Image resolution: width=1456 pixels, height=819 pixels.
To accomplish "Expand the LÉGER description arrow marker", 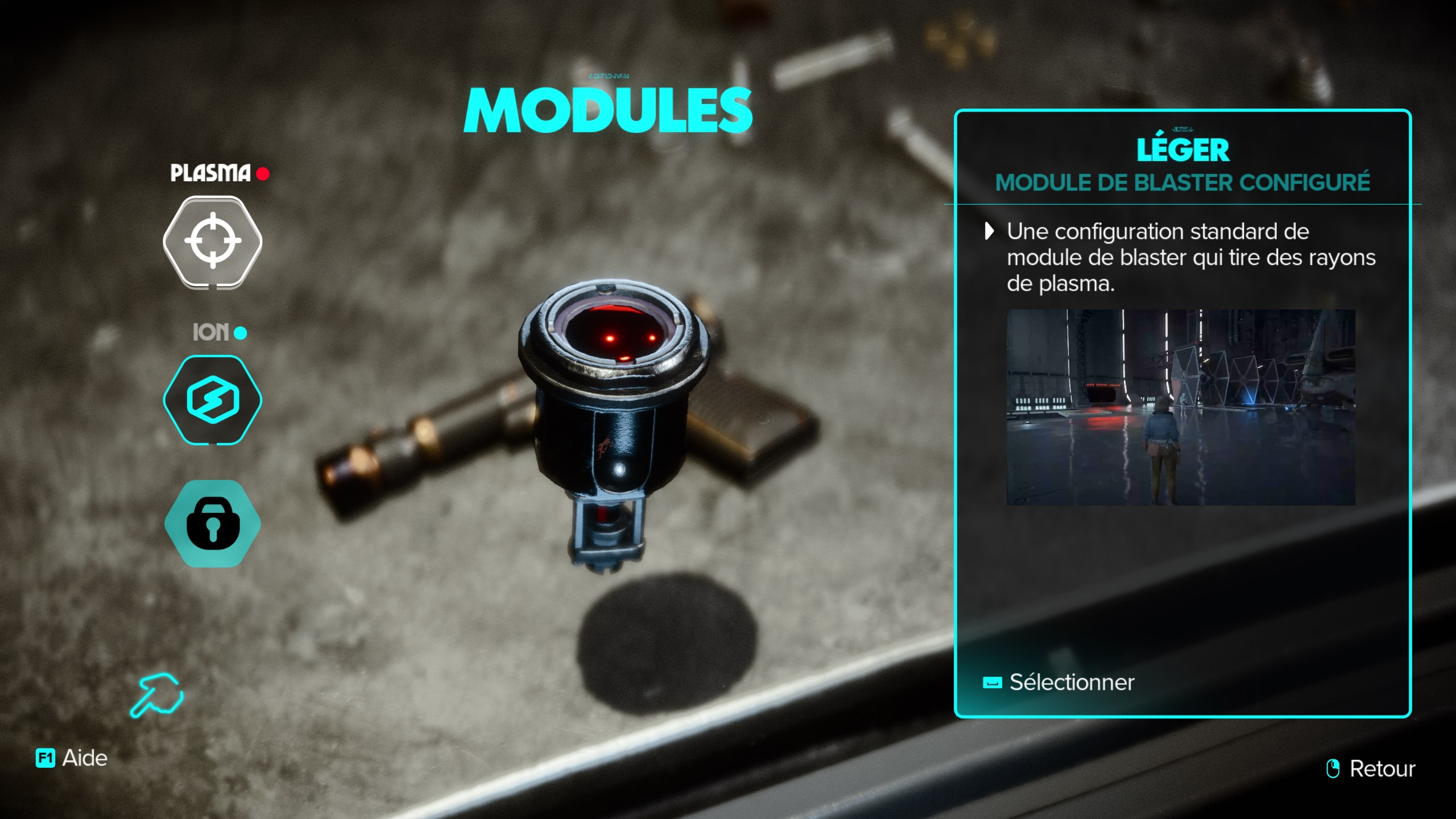I will 989,232.
